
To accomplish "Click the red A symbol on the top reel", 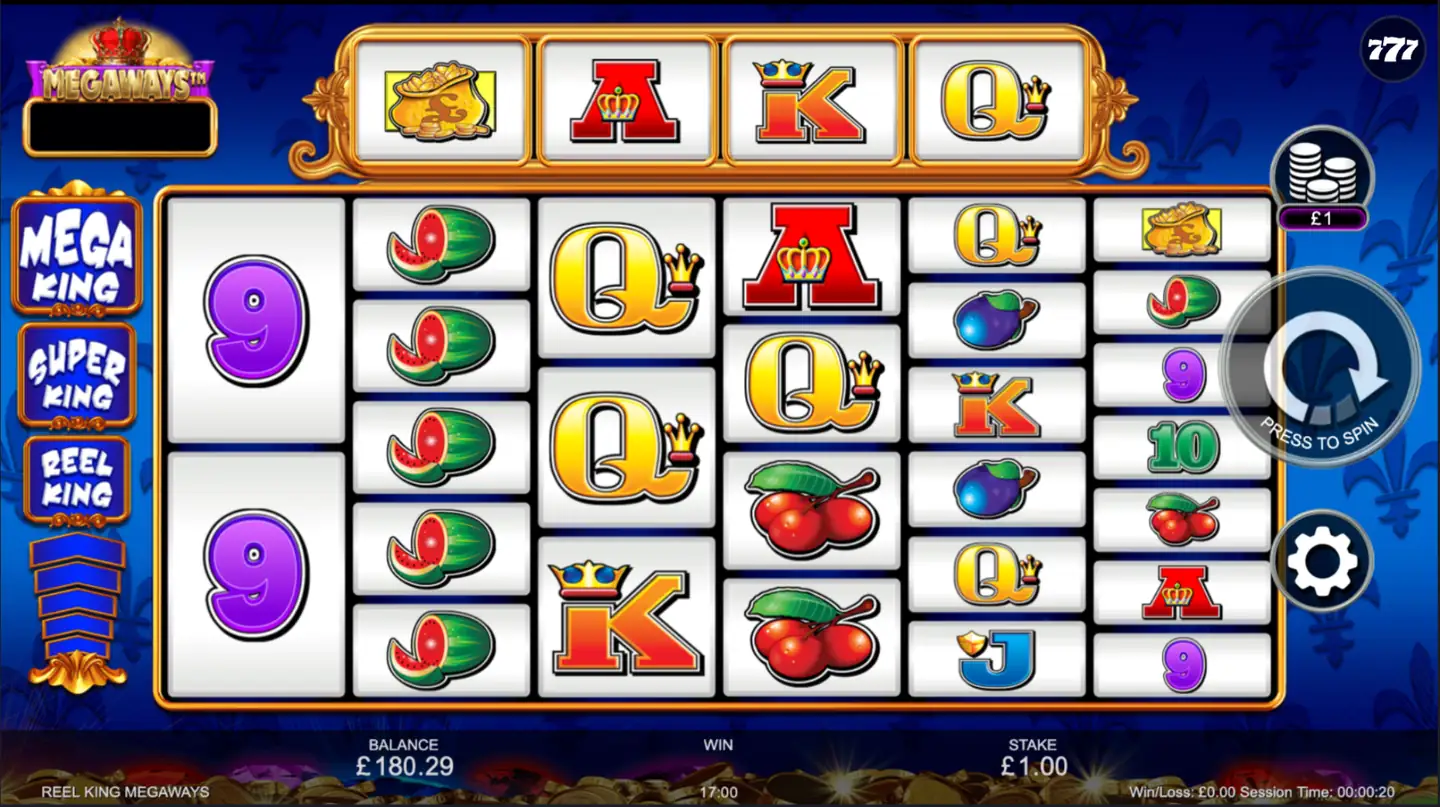I will click(x=625, y=100).
